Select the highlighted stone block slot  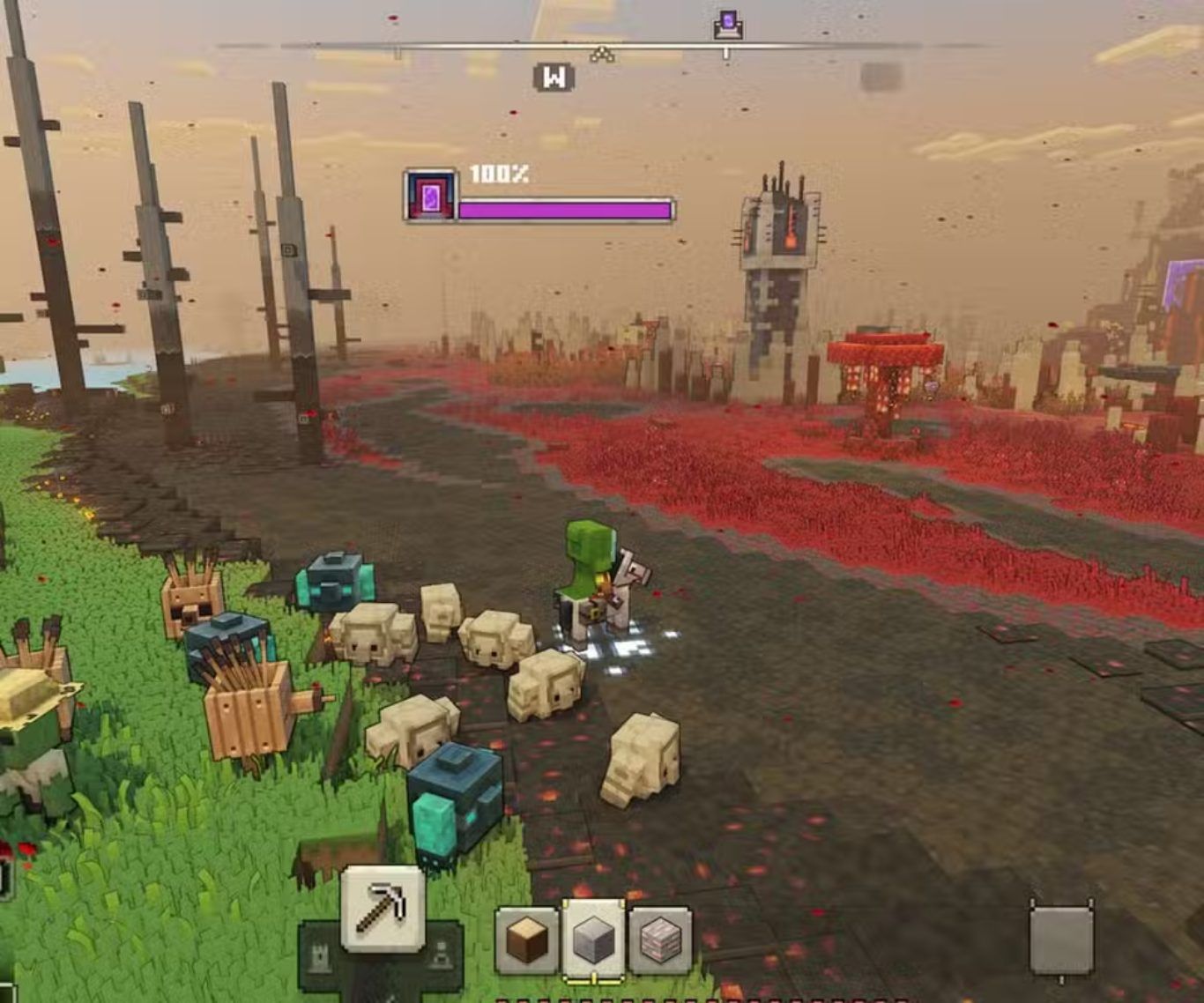click(594, 940)
